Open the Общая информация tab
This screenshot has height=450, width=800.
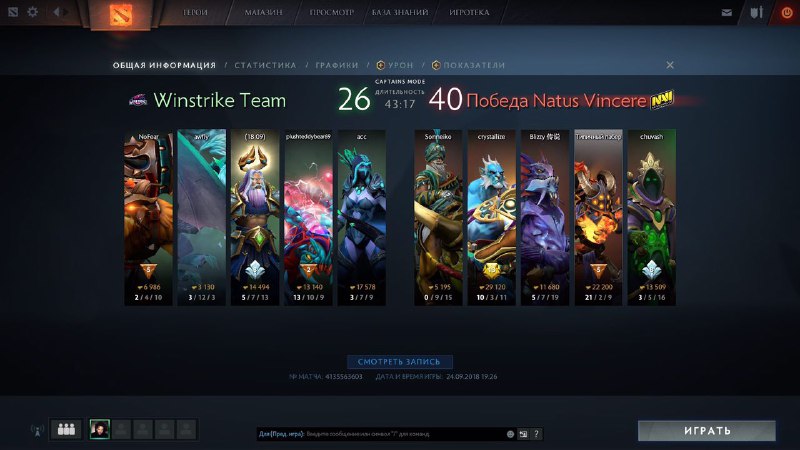164,65
